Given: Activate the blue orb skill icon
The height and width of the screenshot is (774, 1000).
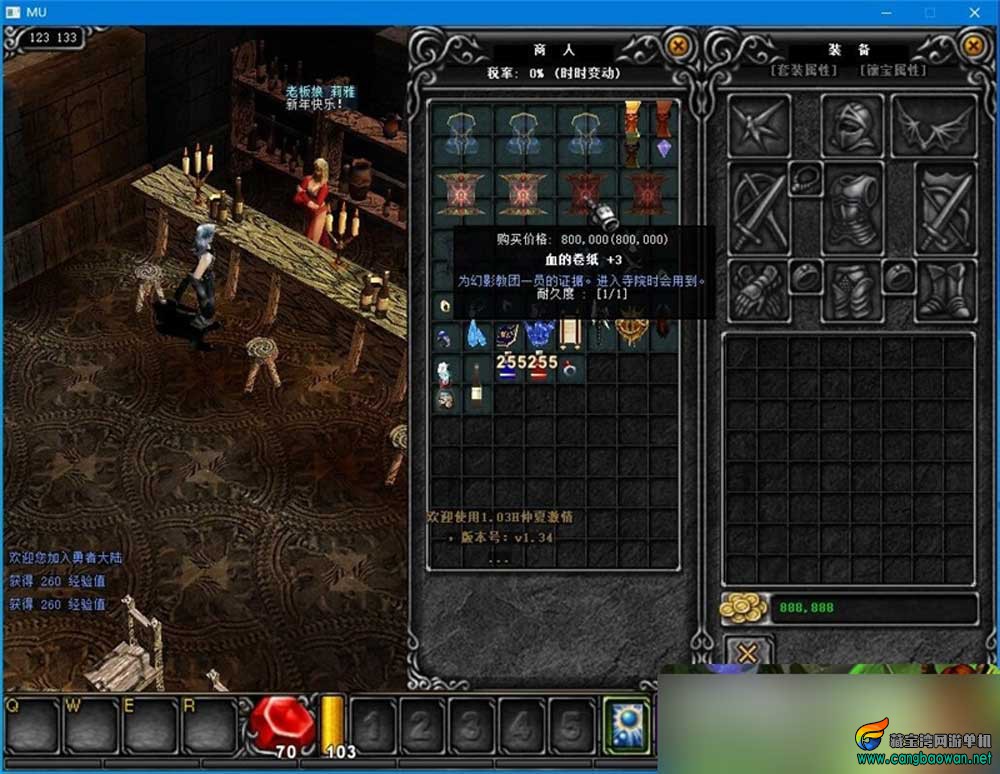Looking at the screenshot, I should pos(627,723).
